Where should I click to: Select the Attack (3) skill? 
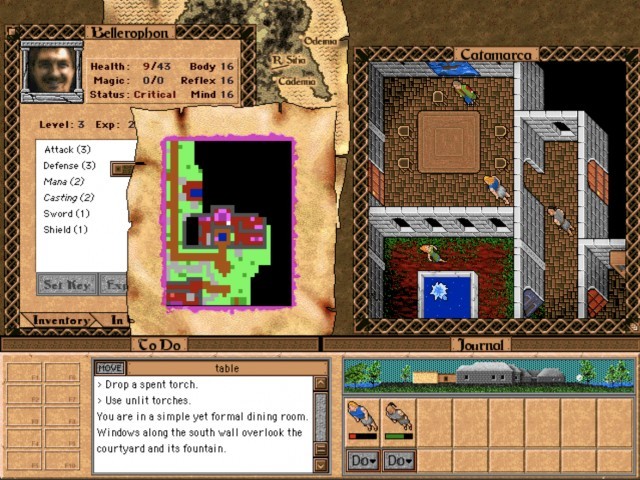67,149
